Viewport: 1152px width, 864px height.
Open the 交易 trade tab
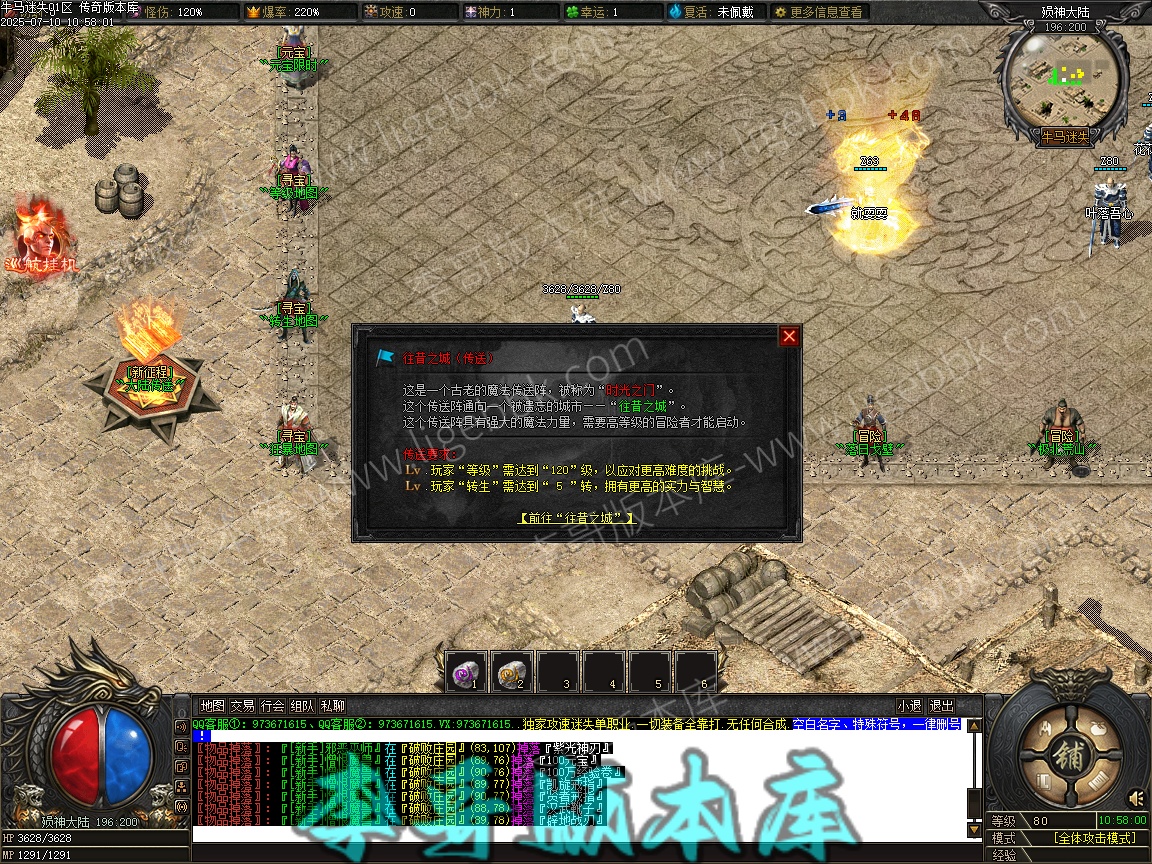[x=243, y=706]
